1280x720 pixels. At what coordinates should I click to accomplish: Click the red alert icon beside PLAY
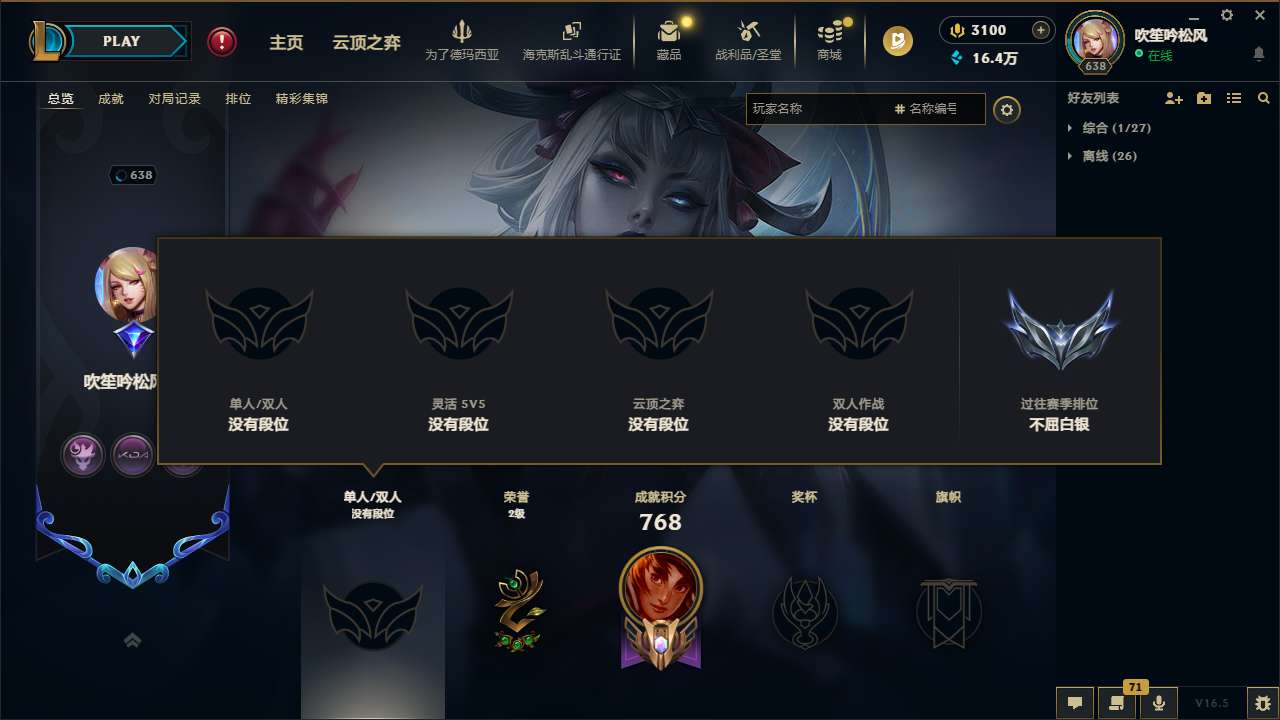[x=221, y=41]
